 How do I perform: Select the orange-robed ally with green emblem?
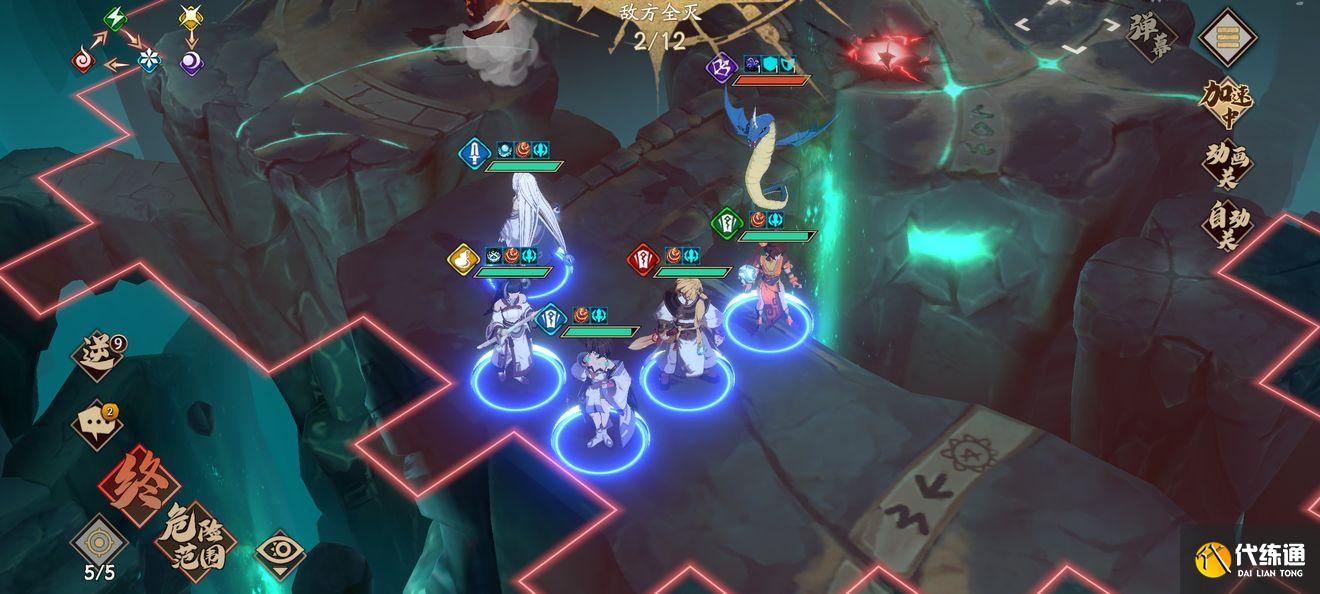tap(769, 285)
